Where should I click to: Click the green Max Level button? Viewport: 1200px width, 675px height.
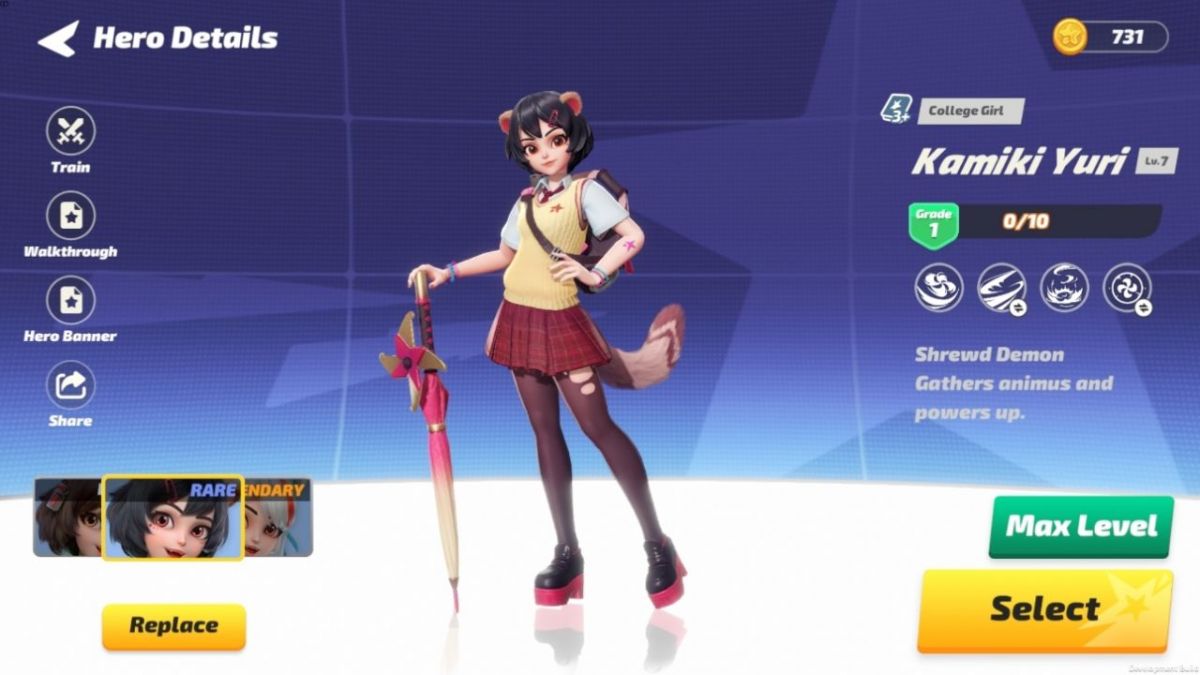(1080, 526)
